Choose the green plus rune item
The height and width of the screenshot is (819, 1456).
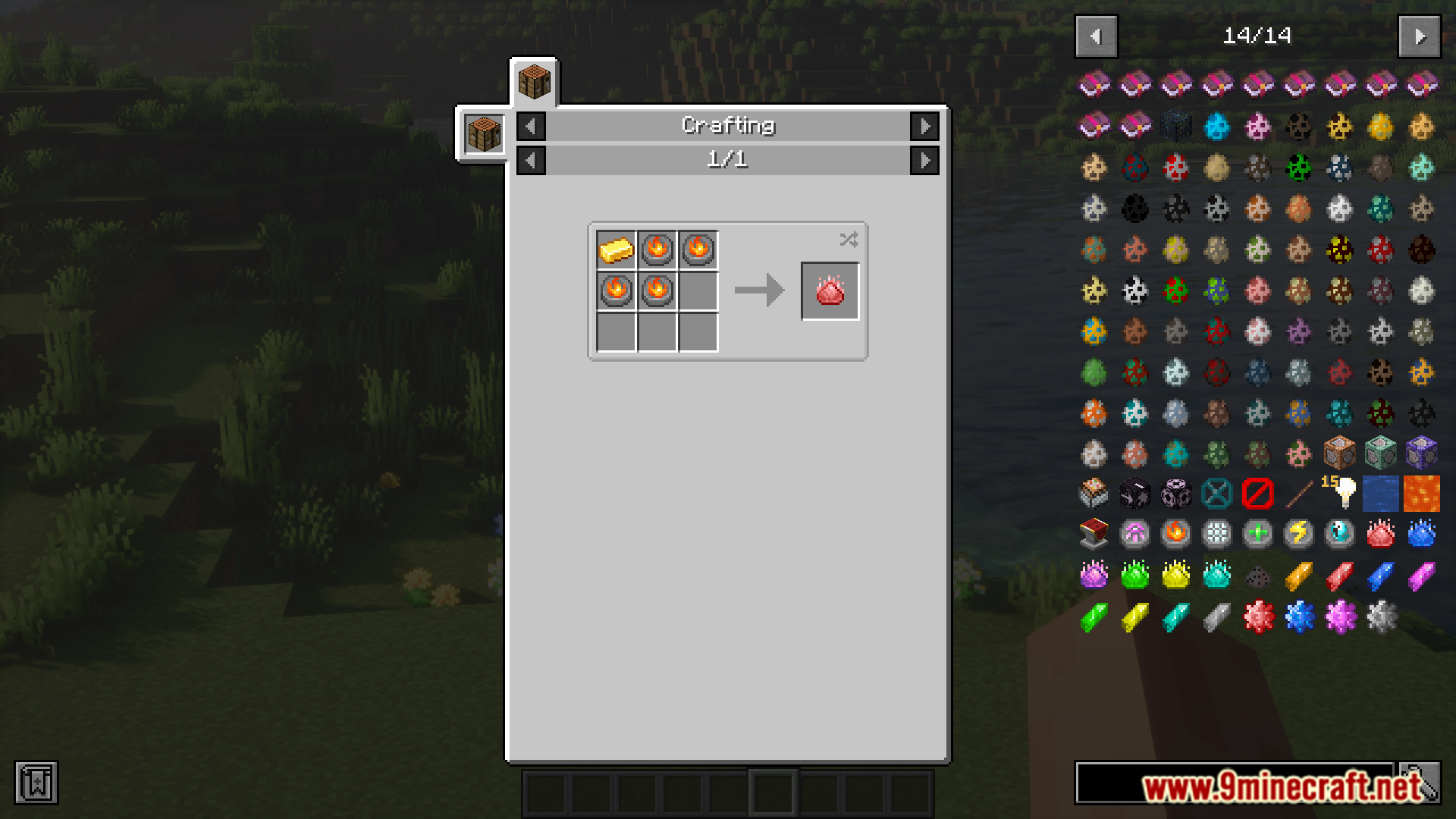tap(1257, 534)
